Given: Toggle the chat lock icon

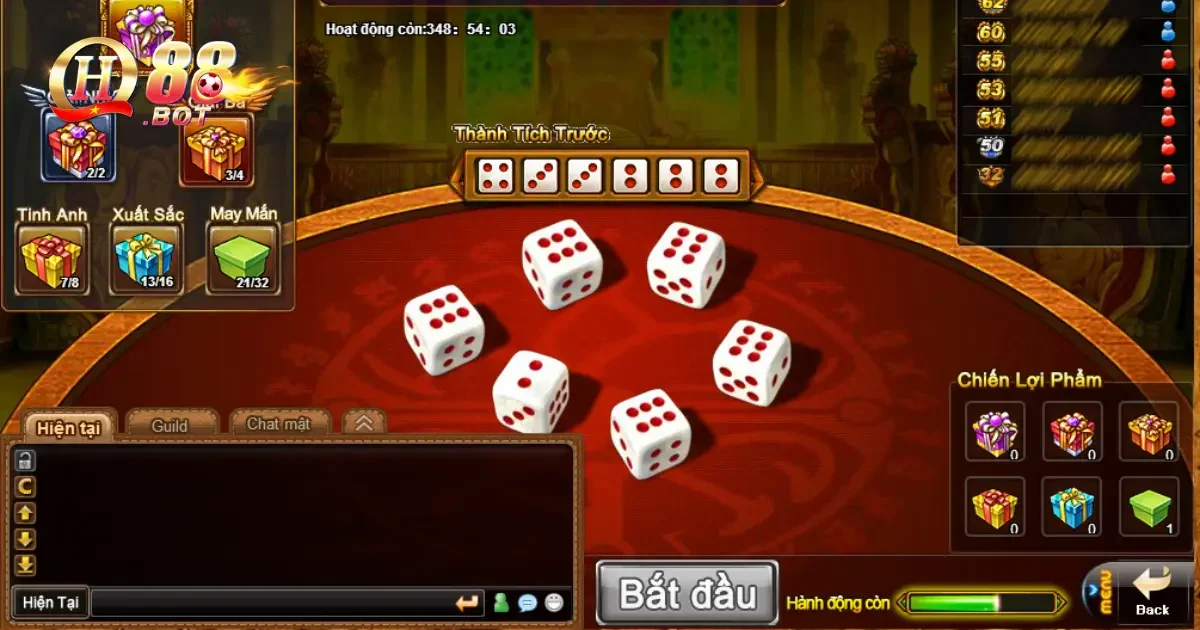Looking at the screenshot, I should pos(25,460).
